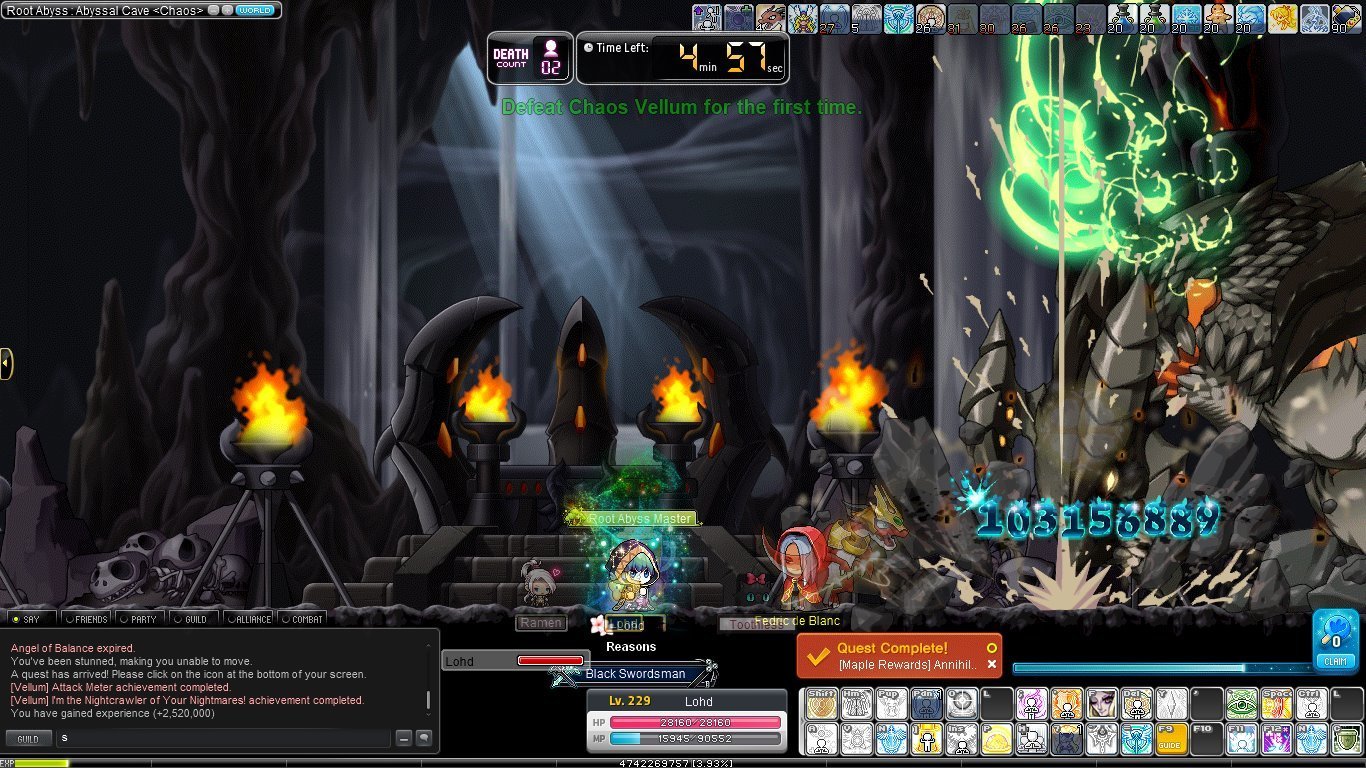
Task: Open the Guild chat target dropdown
Action: click(x=28, y=739)
